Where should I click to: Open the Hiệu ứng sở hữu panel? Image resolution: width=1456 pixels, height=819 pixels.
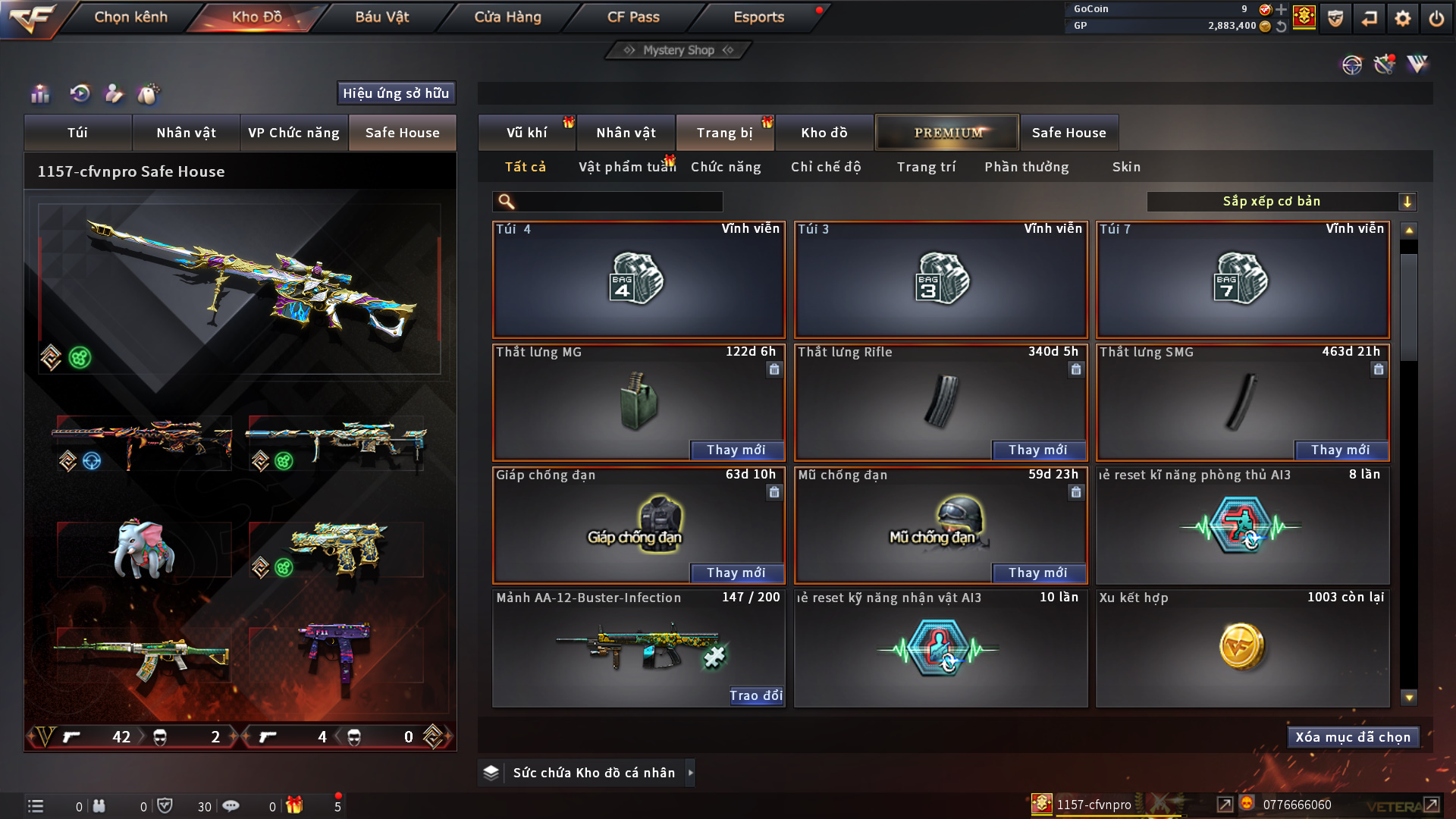click(x=396, y=93)
